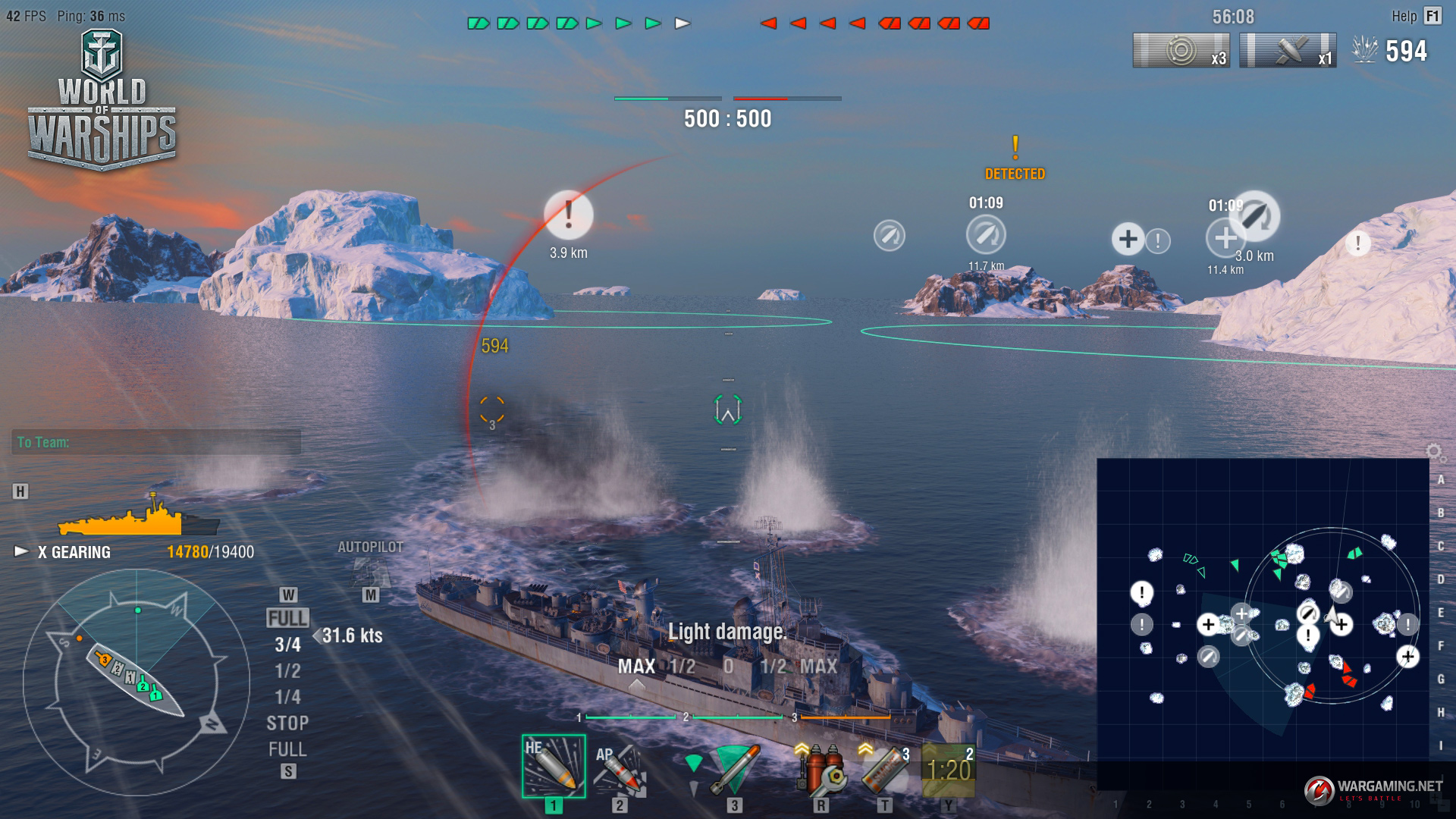1456x819 pixels.
Task: Set engine speed to 1/2
Action: (x=287, y=671)
